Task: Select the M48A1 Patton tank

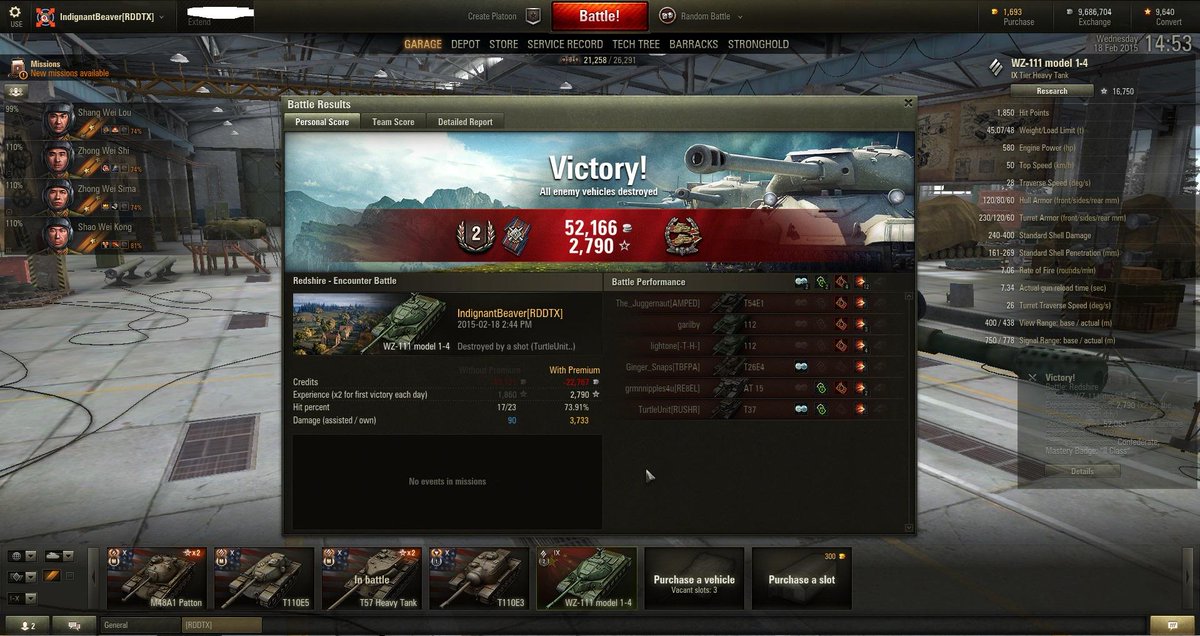Action: [157, 578]
